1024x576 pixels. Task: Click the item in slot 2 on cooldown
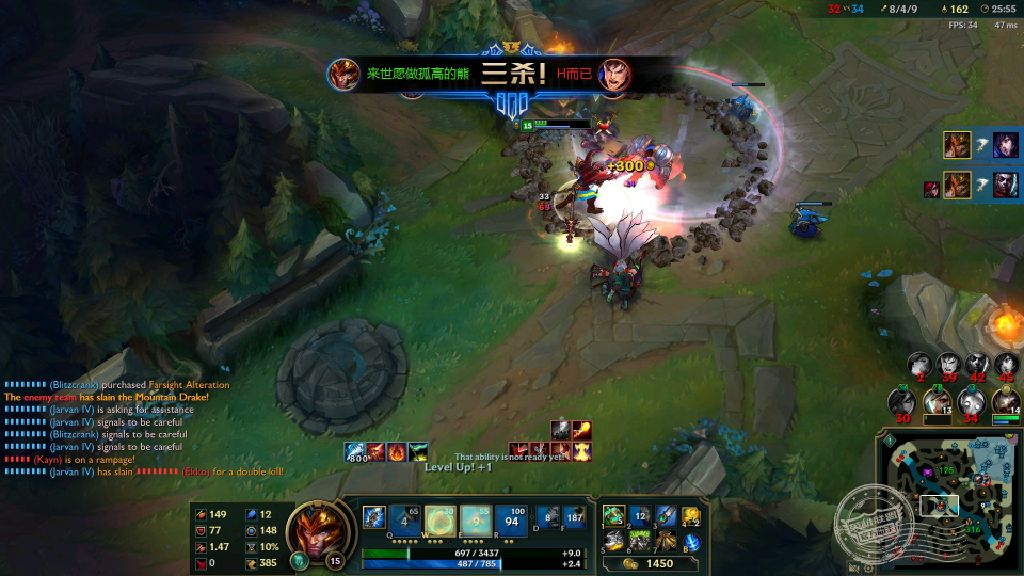[641, 516]
